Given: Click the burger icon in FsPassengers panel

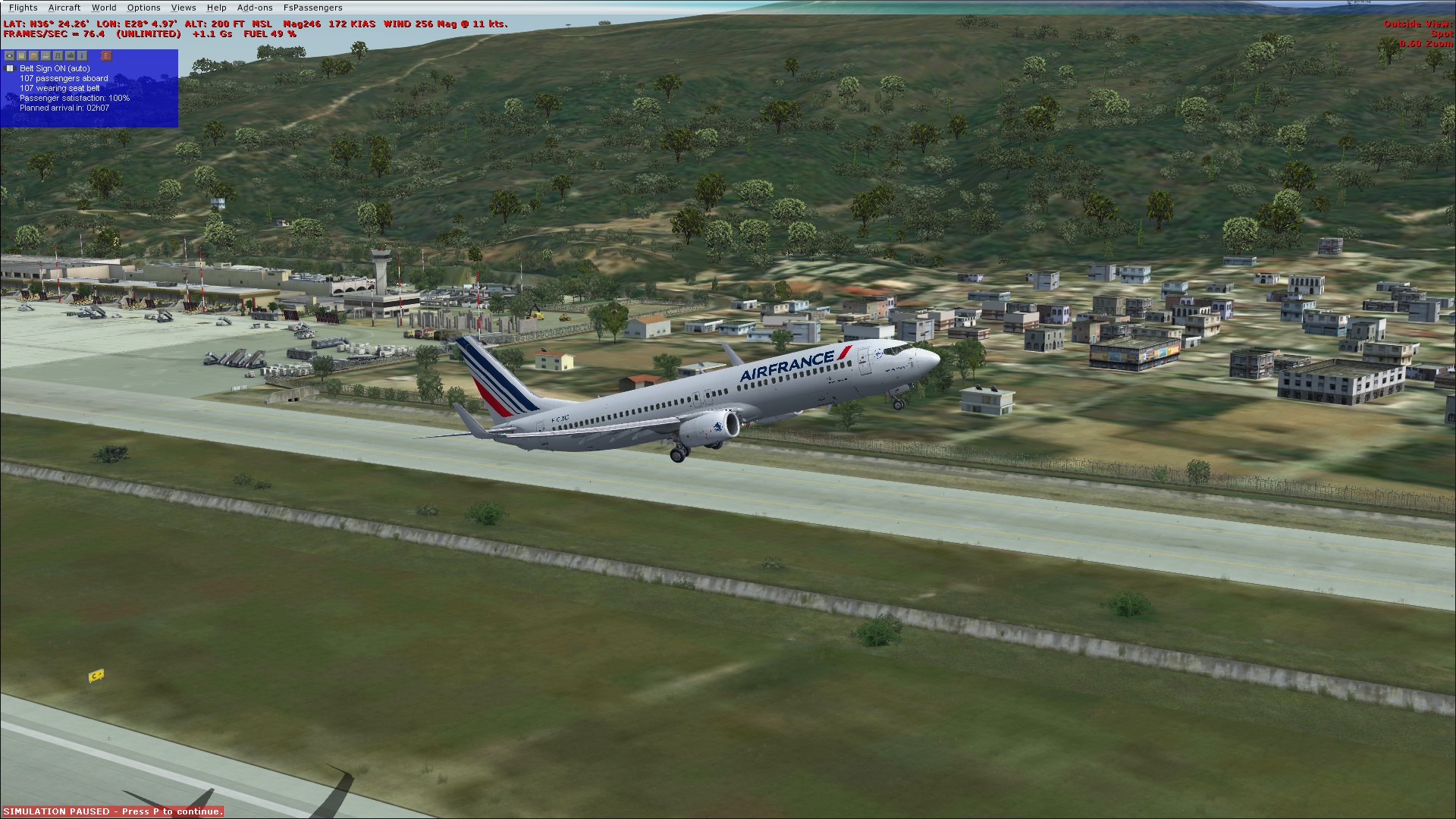Looking at the screenshot, I should pos(33,55).
